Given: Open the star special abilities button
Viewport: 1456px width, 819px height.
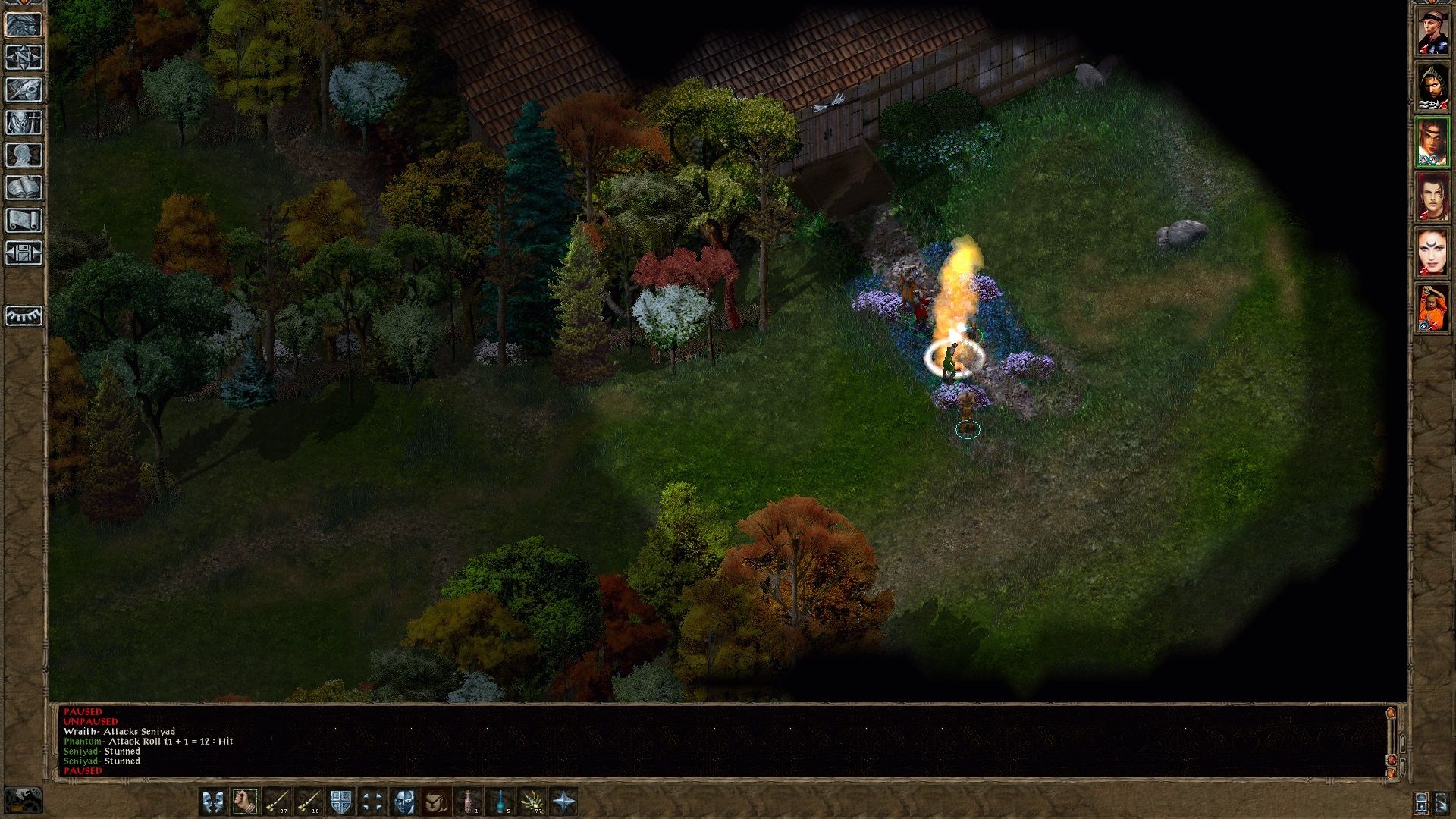Looking at the screenshot, I should coord(564,802).
